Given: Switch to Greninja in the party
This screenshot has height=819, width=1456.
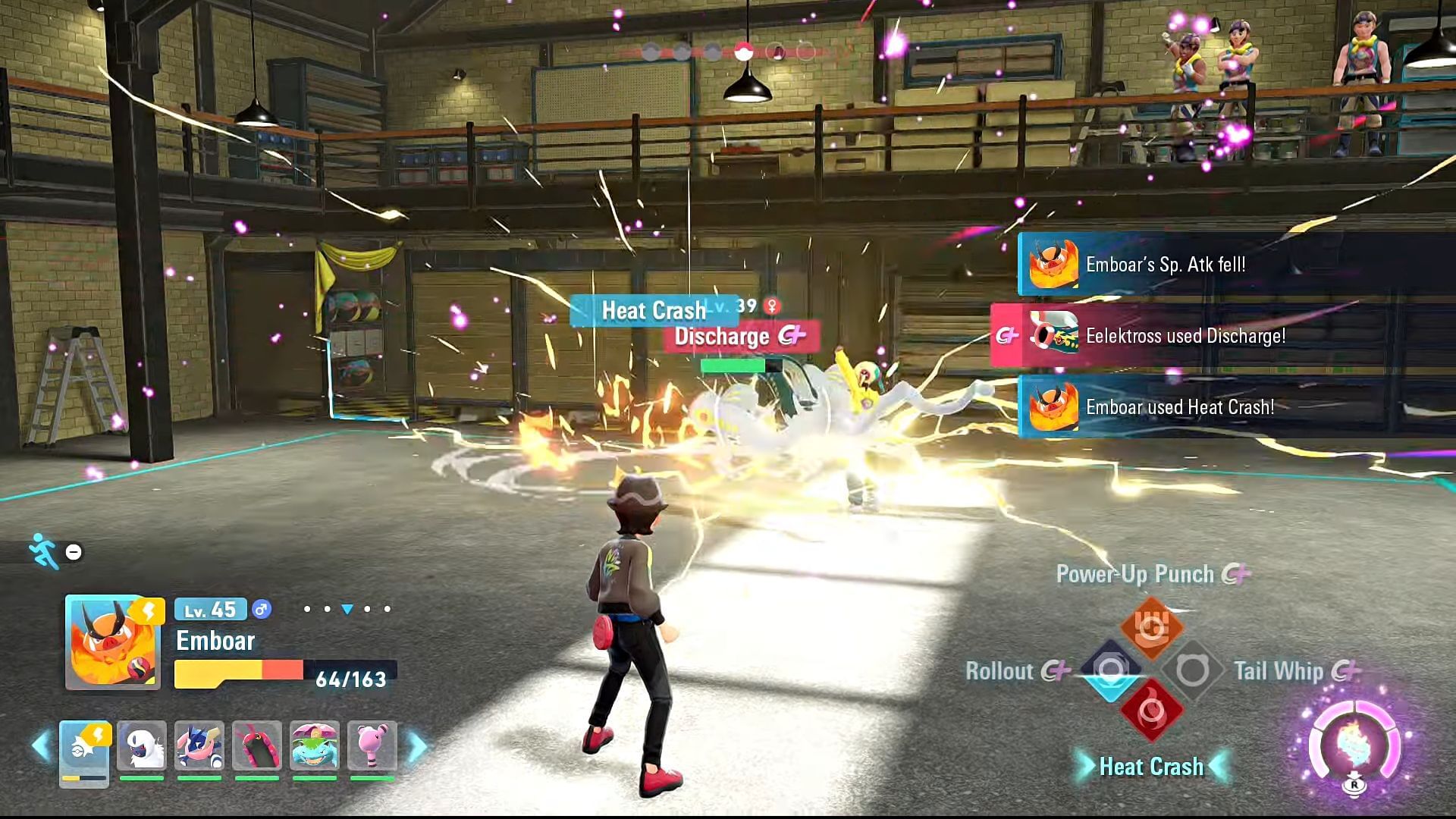Looking at the screenshot, I should [199, 746].
